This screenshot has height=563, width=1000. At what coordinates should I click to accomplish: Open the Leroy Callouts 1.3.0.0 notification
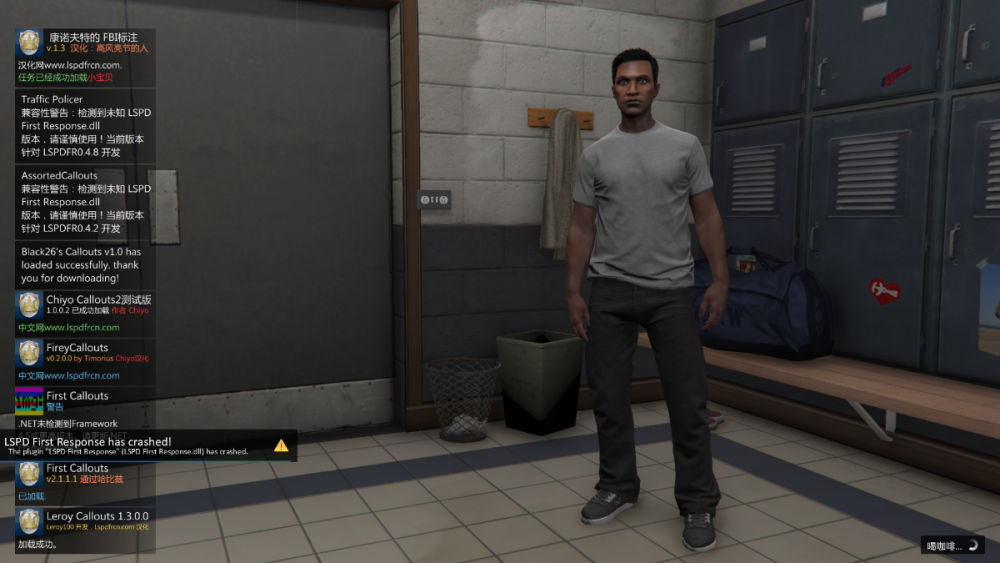coord(85,530)
